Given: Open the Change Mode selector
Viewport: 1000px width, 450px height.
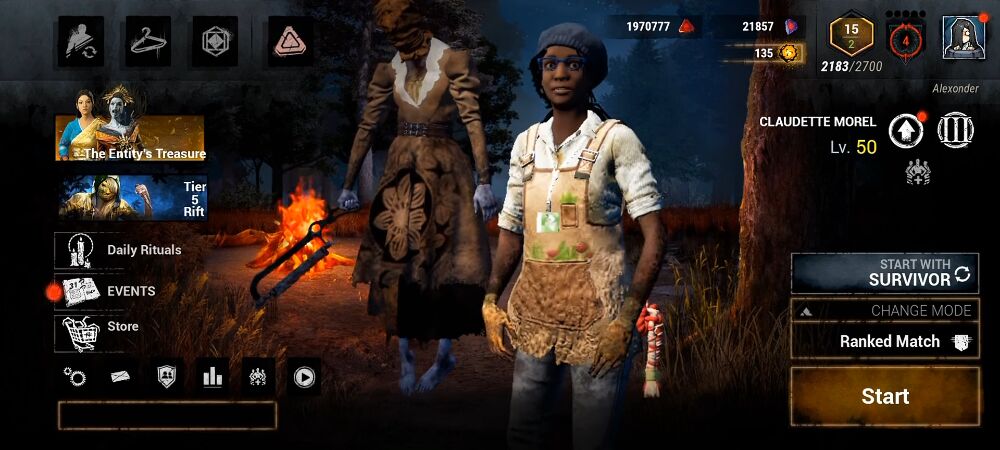Looking at the screenshot, I should [885, 310].
